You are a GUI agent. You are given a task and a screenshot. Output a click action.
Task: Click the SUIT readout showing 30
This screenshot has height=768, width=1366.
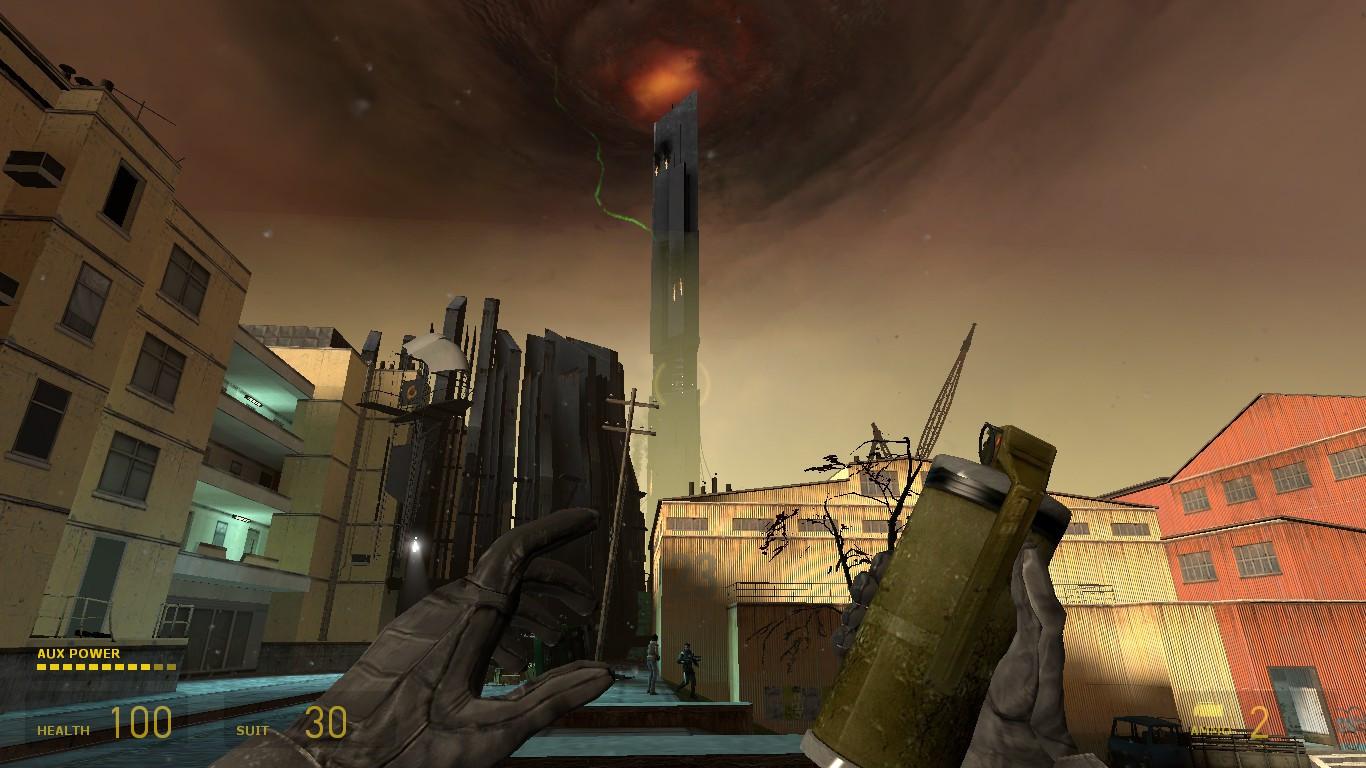tap(320, 721)
